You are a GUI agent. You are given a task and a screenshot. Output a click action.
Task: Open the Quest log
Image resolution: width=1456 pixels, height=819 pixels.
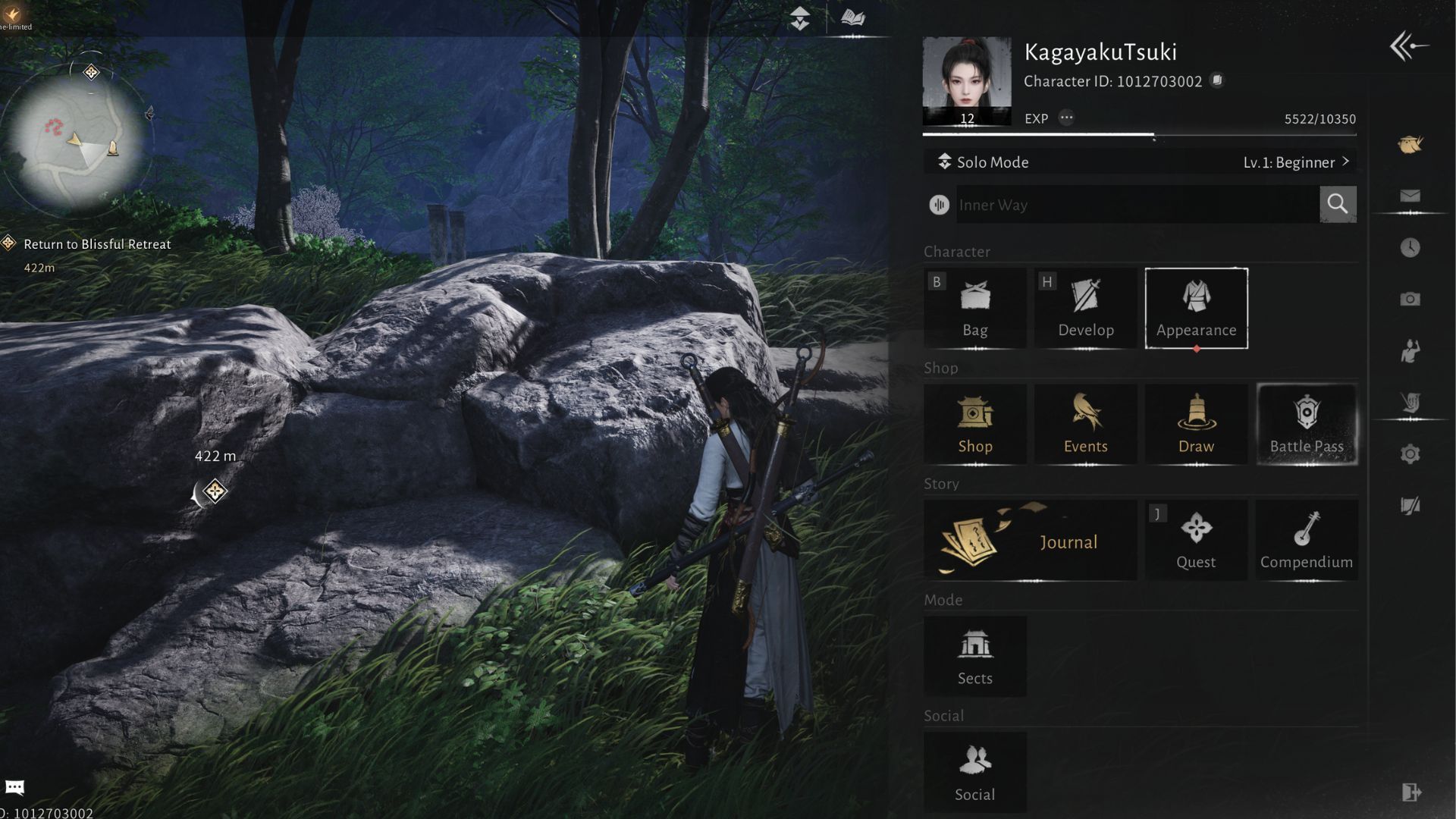(1196, 541)
